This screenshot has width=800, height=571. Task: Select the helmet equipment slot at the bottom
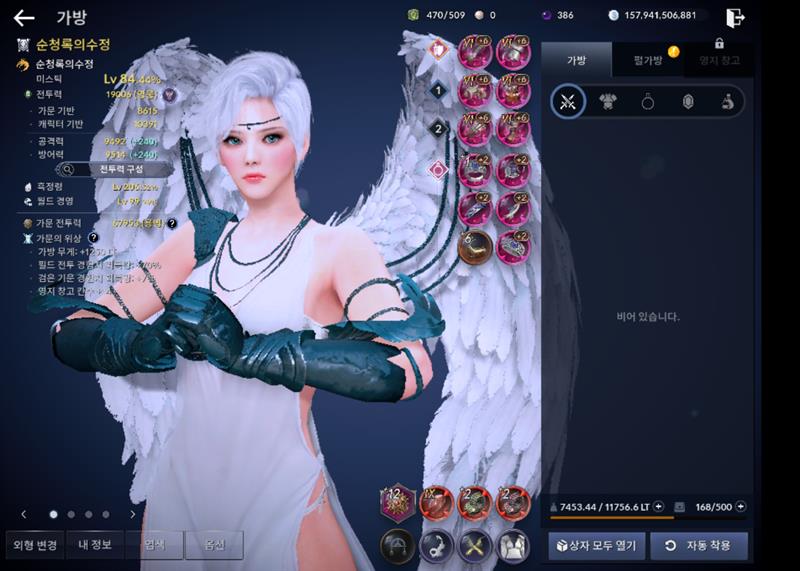(397, 546)
